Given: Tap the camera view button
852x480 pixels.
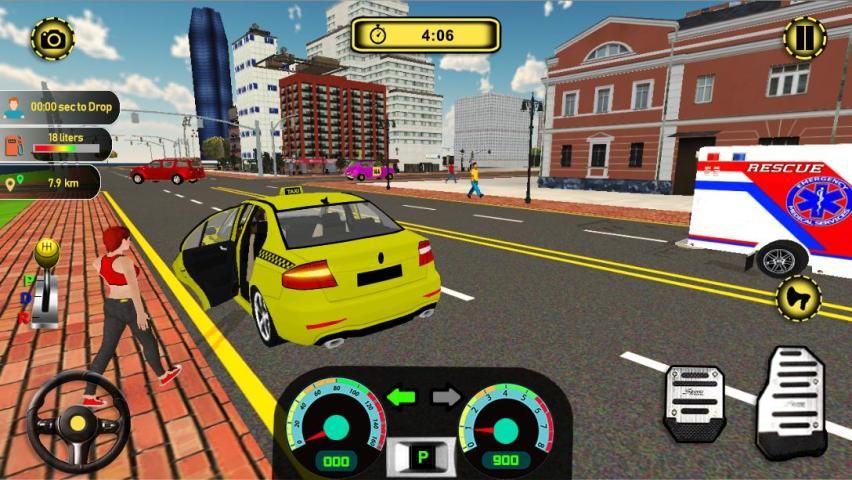Looking at the screenshot, I should click(52, 39).
